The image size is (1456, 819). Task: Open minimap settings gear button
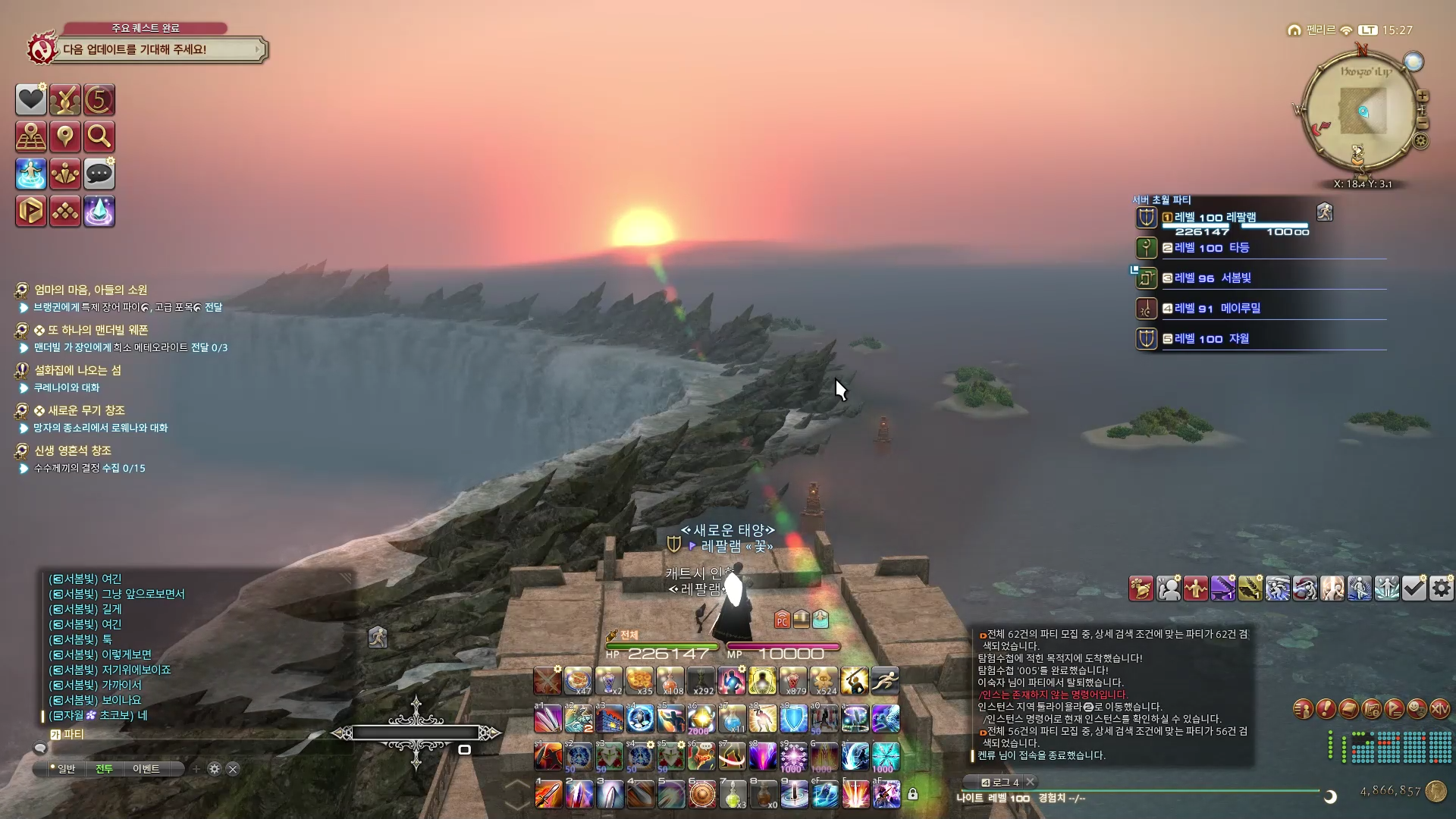click(x=1421, y=141)
